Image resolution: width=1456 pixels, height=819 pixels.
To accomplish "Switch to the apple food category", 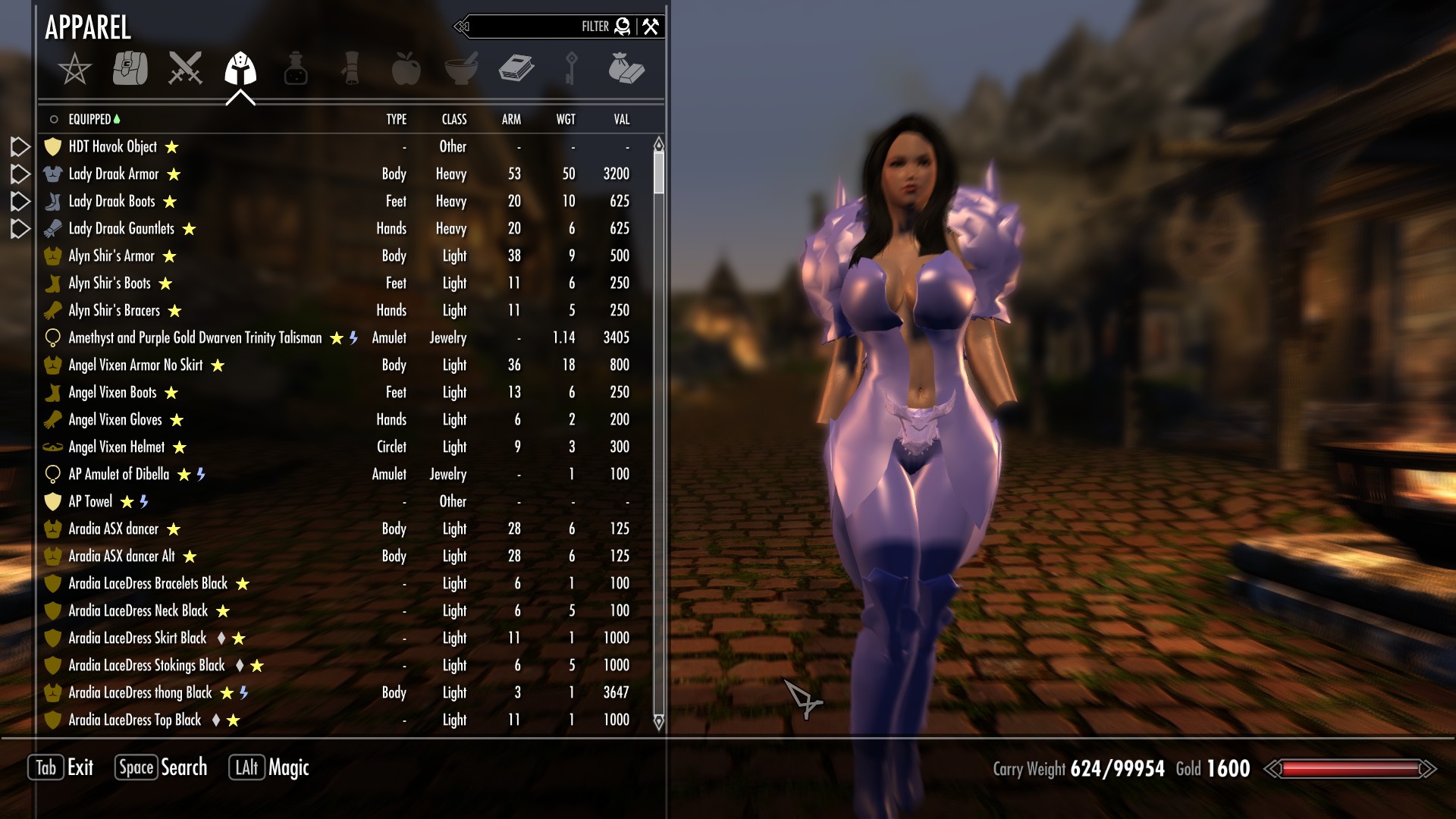I will pos(406,68).
